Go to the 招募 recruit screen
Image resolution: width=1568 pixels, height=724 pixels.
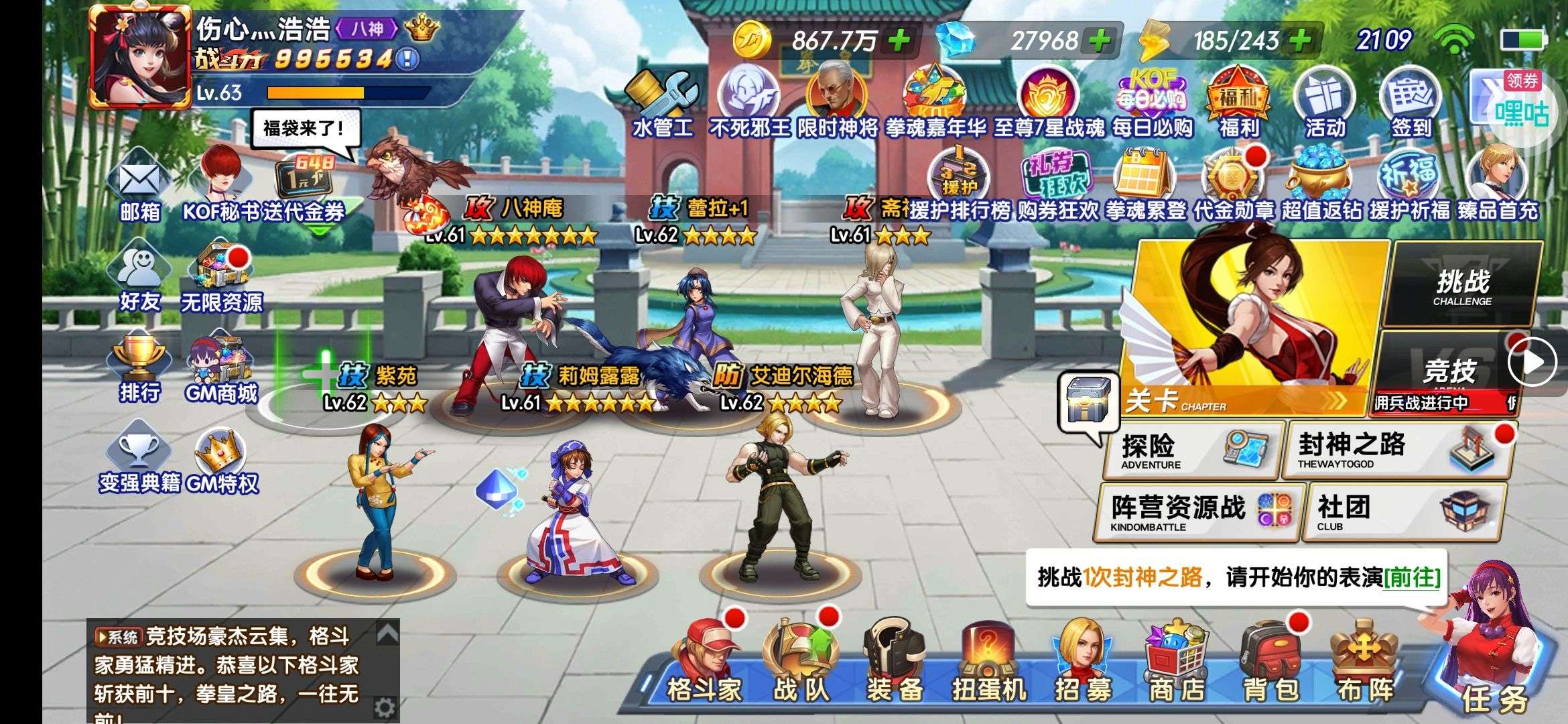click(x=1082, y=664)
